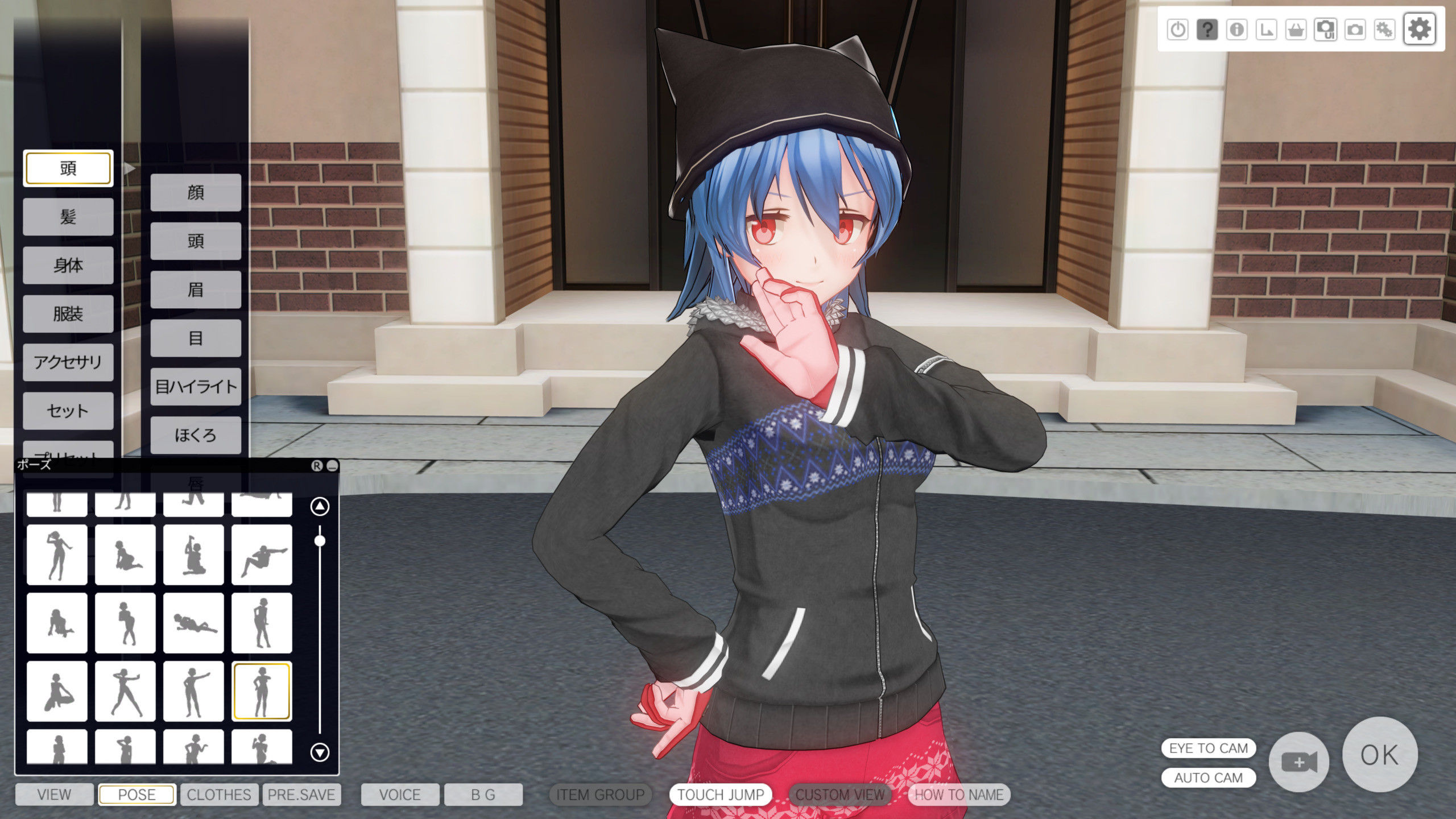Choose the 目ハイライト eye highlight option

click(x=196, y=387)
